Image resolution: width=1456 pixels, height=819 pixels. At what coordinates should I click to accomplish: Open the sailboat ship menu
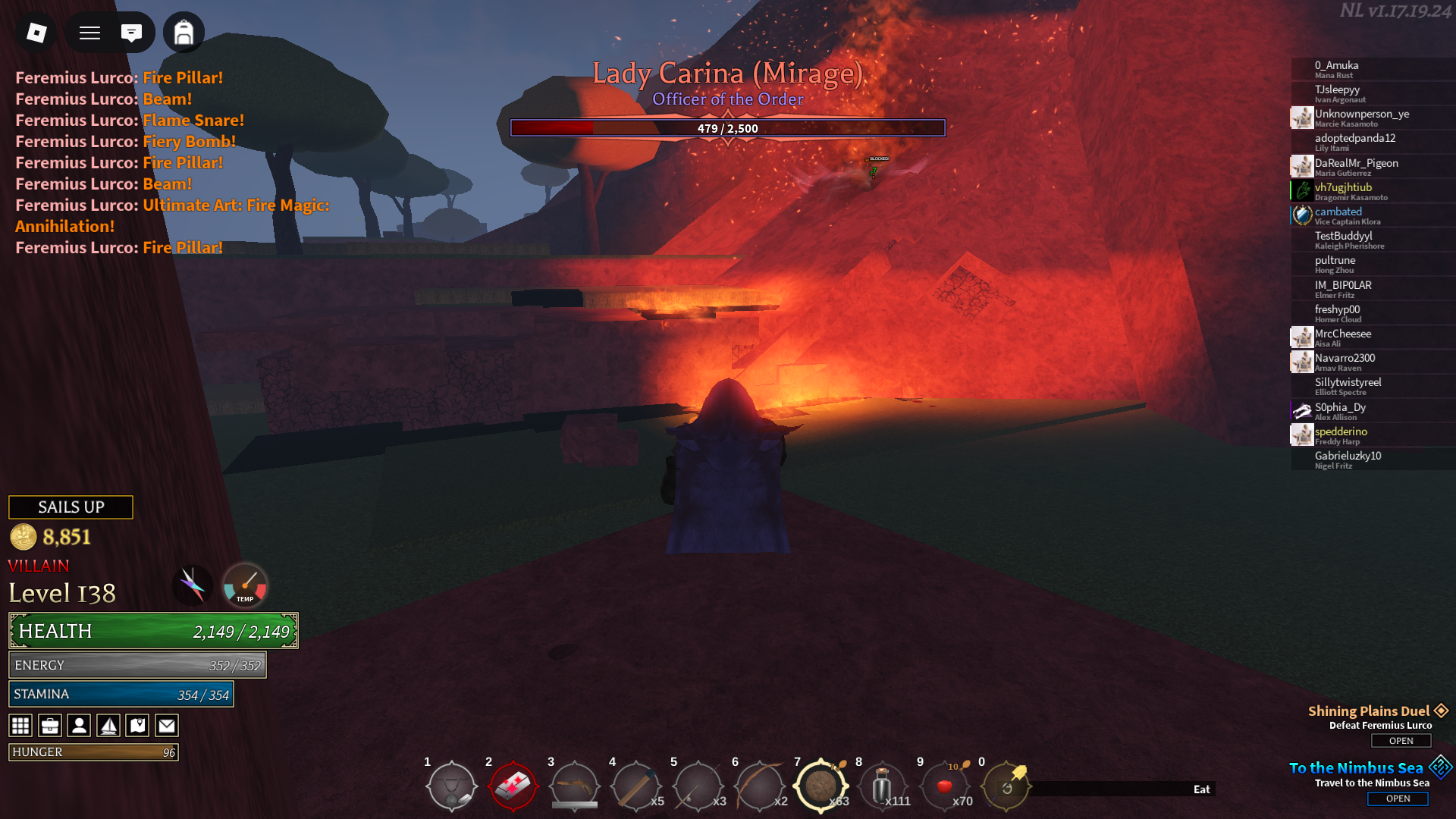(108, 726)
